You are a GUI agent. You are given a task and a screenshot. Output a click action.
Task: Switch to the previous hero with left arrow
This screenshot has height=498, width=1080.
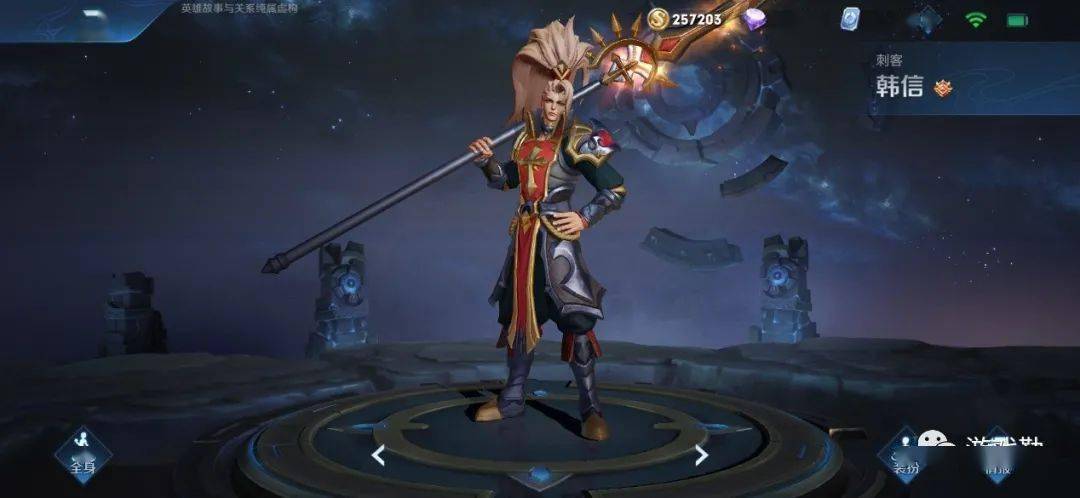click(x=378, y=456)
